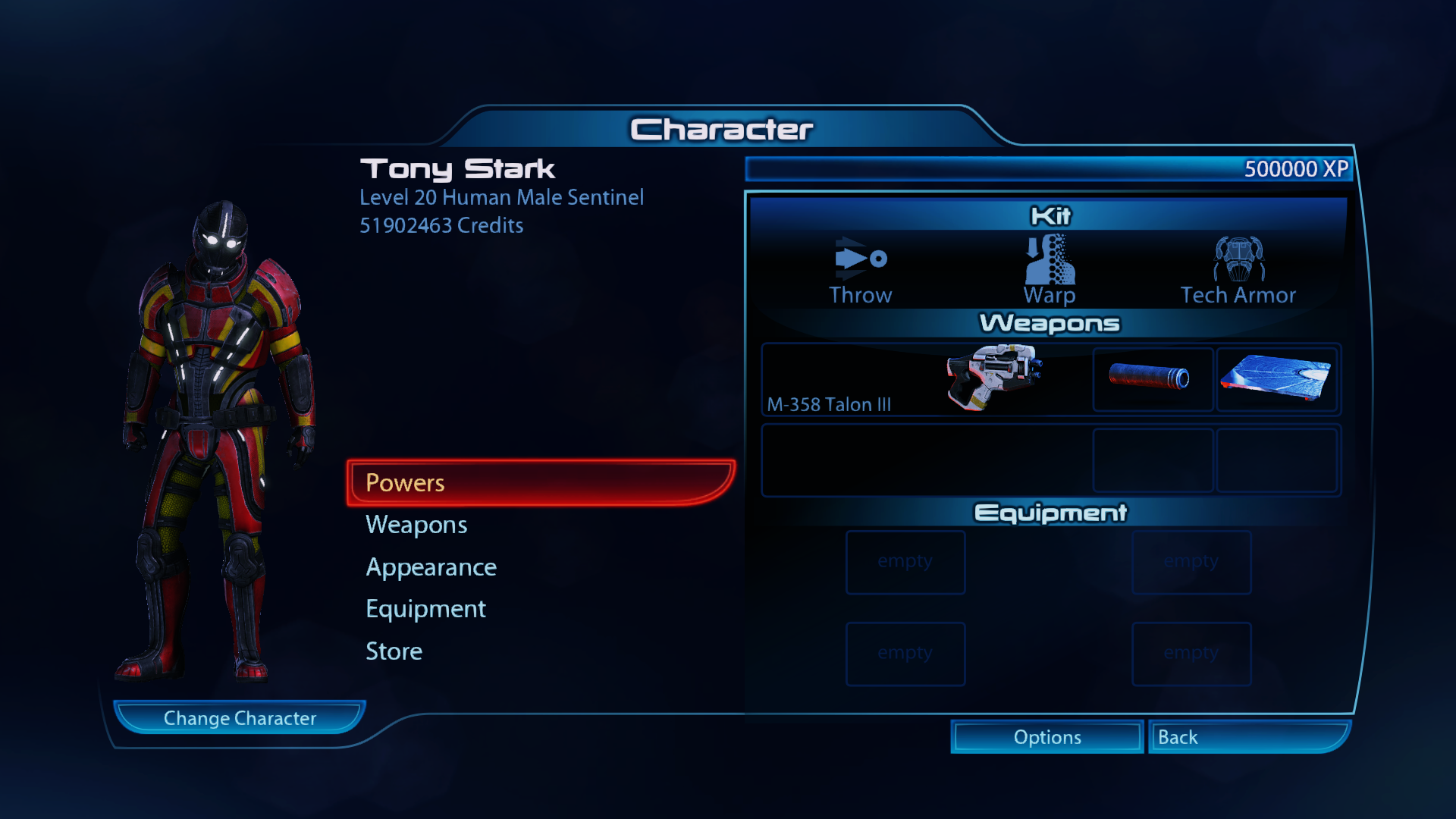The height and width of the screenshot is (819, 1456).
Task: Select the Throw power icon
Action: [860, 270]
